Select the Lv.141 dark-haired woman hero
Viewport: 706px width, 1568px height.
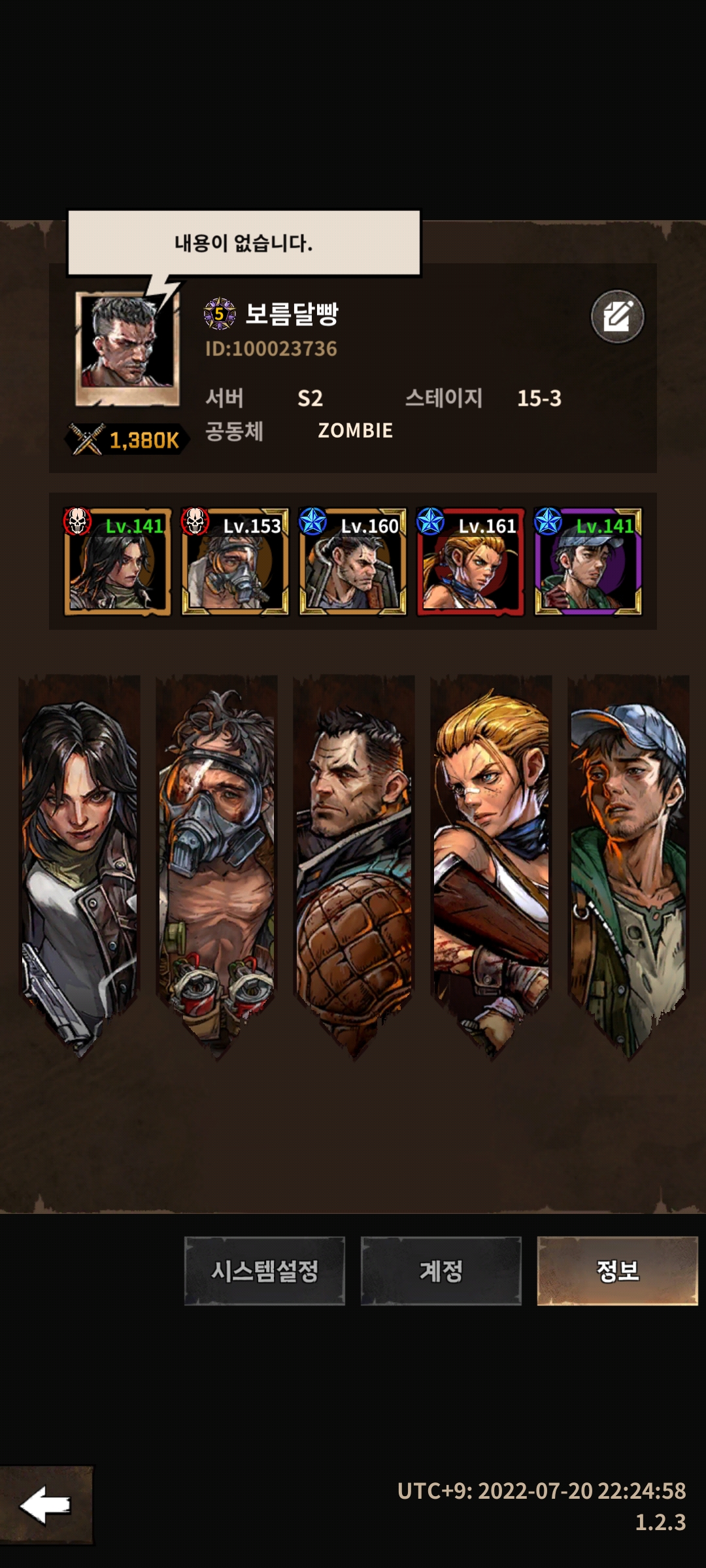[117, 562]
